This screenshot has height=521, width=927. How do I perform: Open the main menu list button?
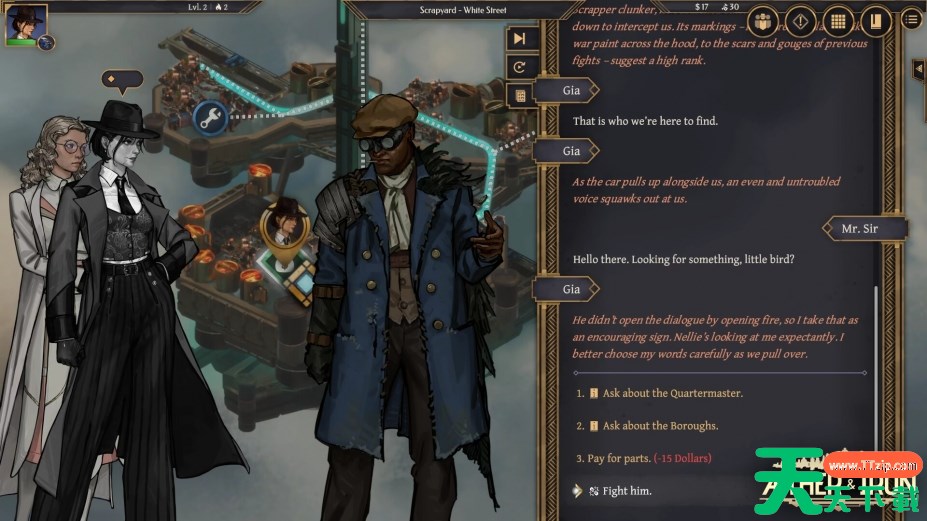tap(911, 19)
